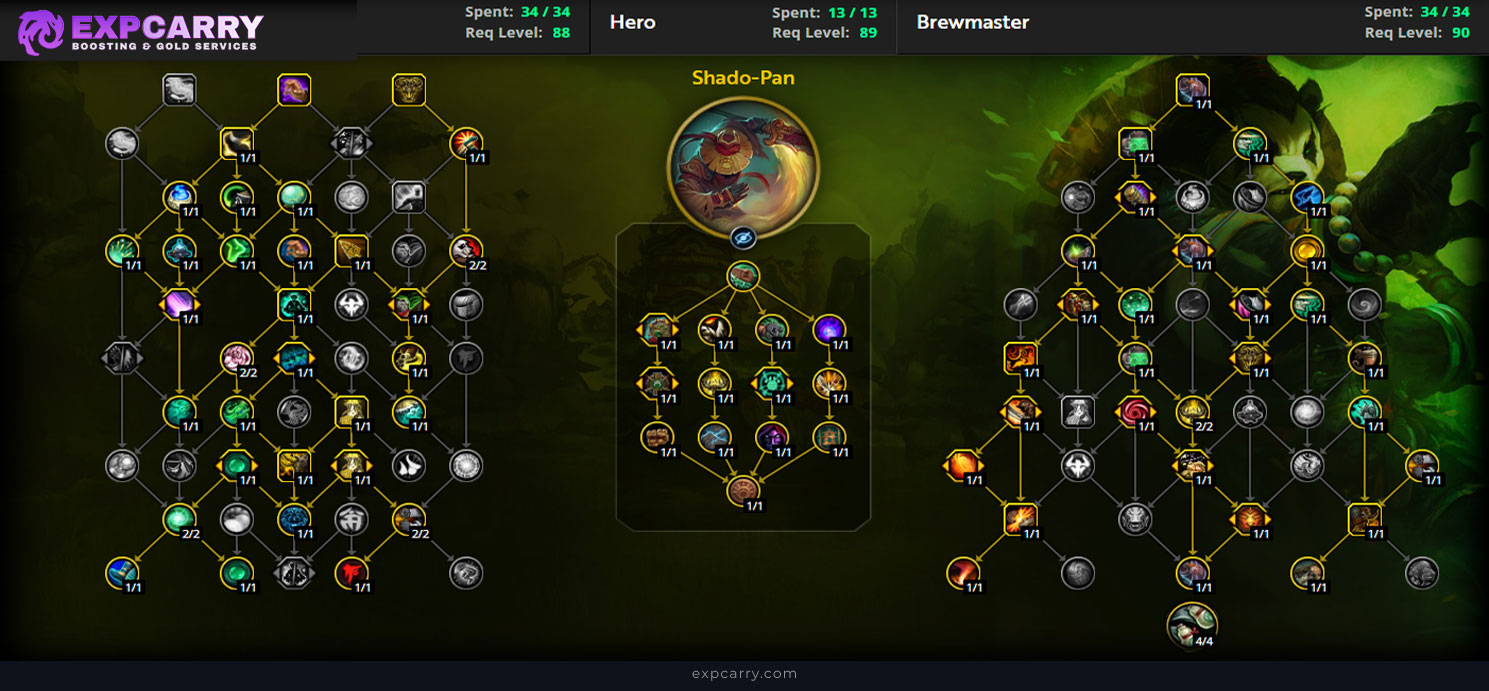The height and width of the screenshot is (691, 1489).
Task: Select the bronze disc capstone hero talent
Action: tap(742, 490)
